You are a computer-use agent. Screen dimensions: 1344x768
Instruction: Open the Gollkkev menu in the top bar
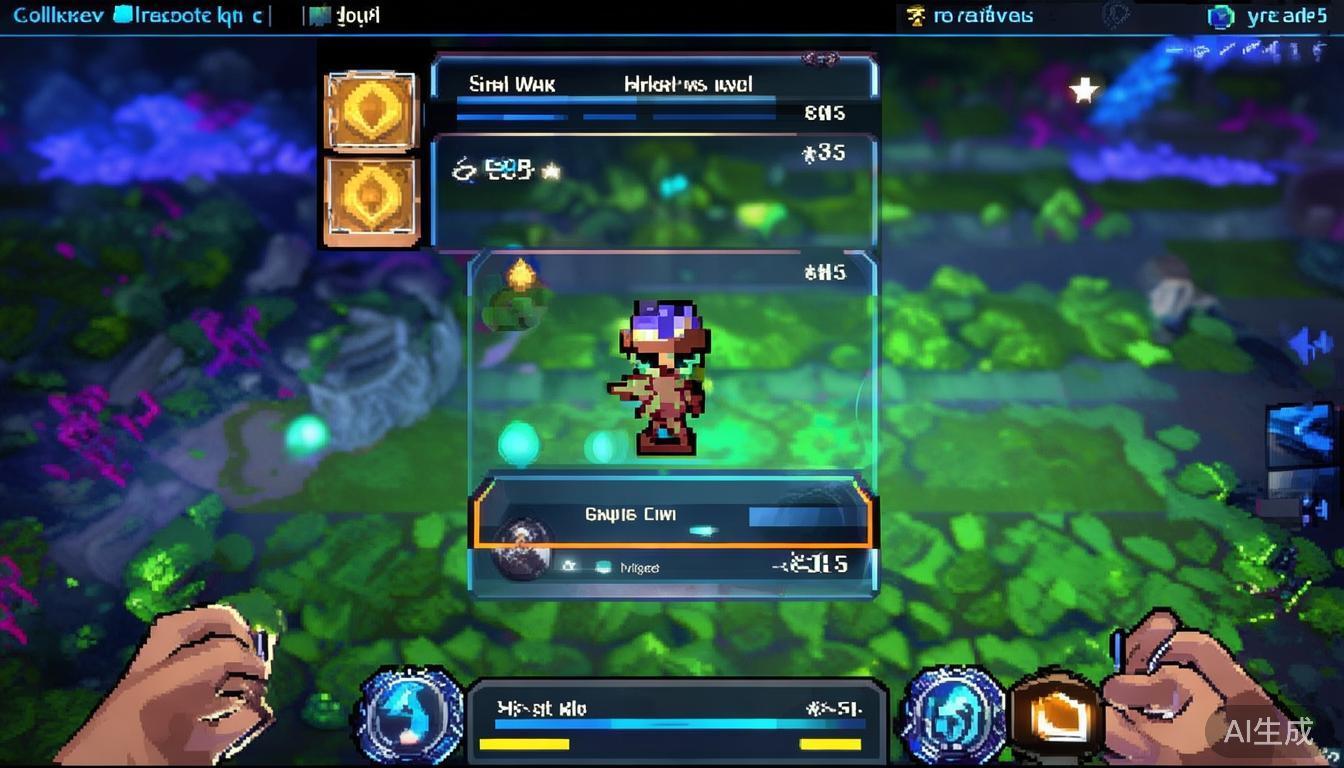click(58, 16)
